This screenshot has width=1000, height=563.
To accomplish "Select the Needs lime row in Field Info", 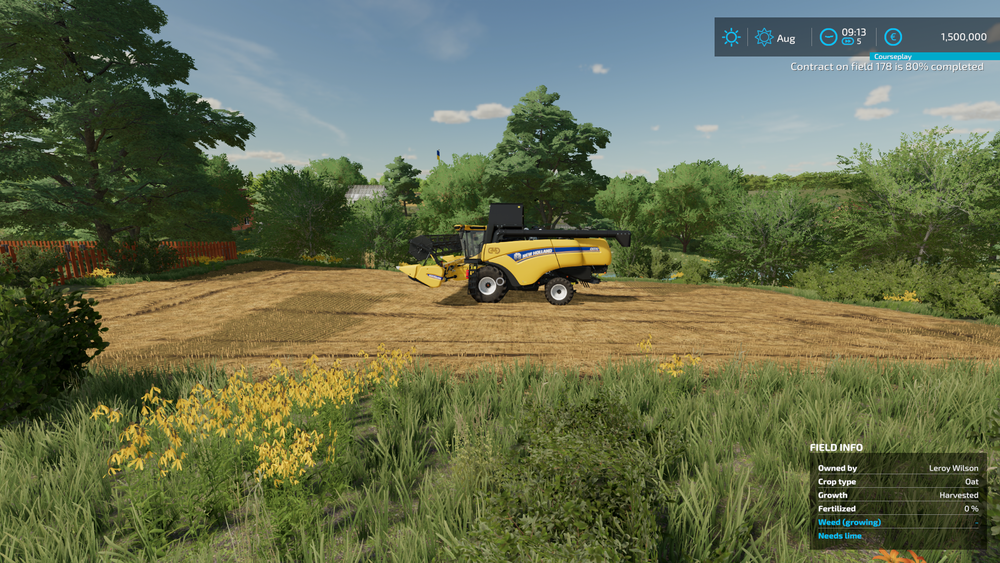I will coord(897,536).
